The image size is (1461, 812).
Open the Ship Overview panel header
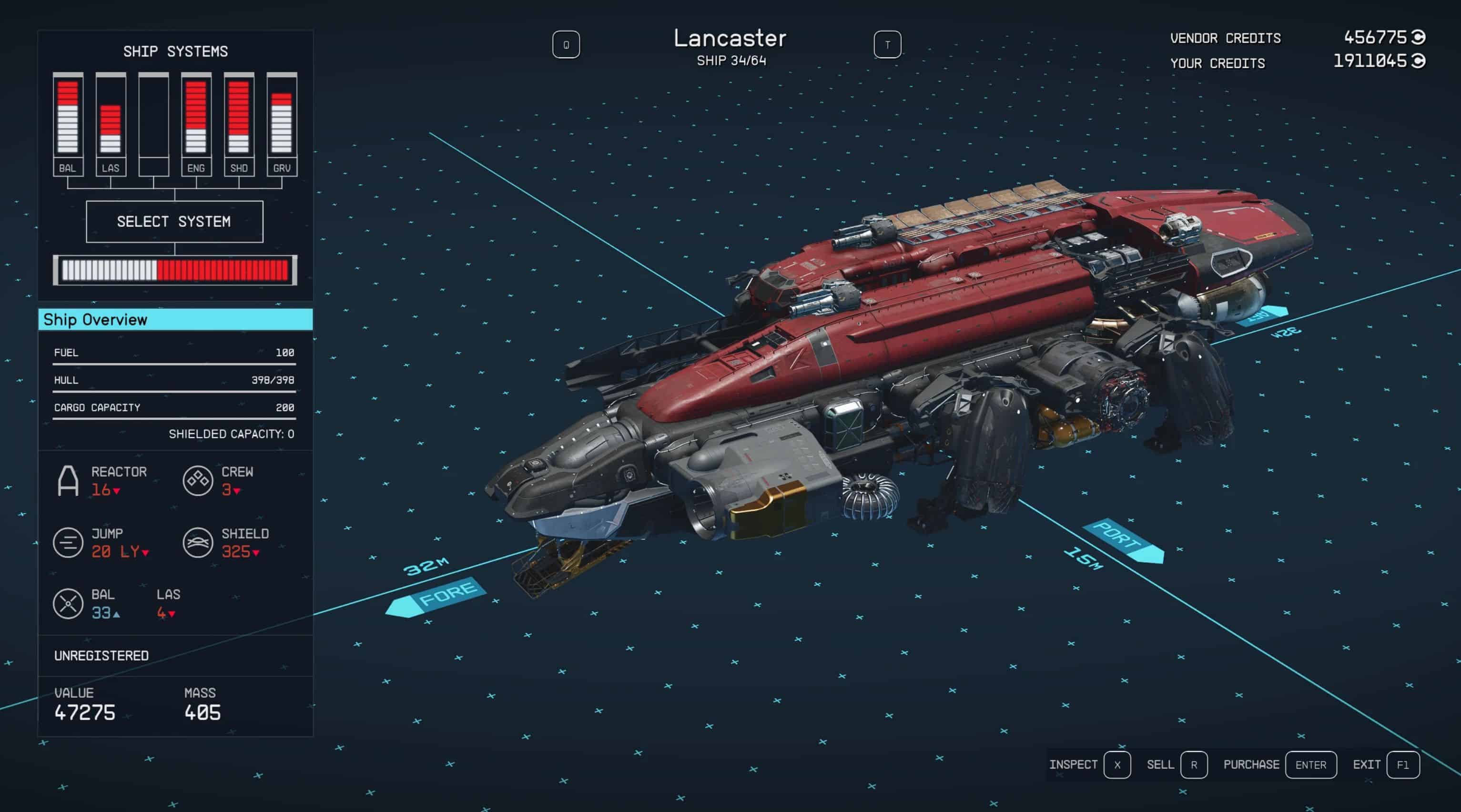coord(175,319)
